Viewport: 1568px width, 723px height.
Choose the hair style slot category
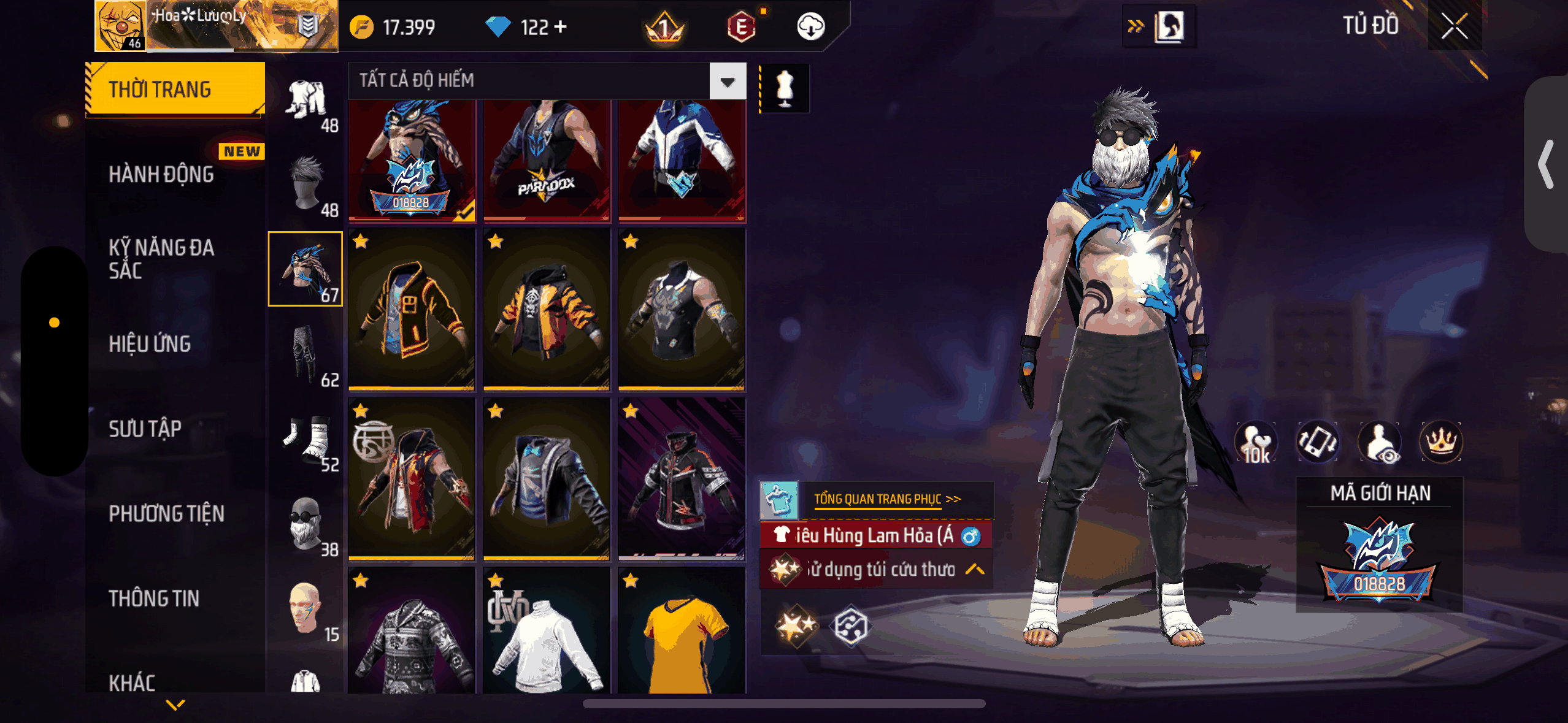306,184
